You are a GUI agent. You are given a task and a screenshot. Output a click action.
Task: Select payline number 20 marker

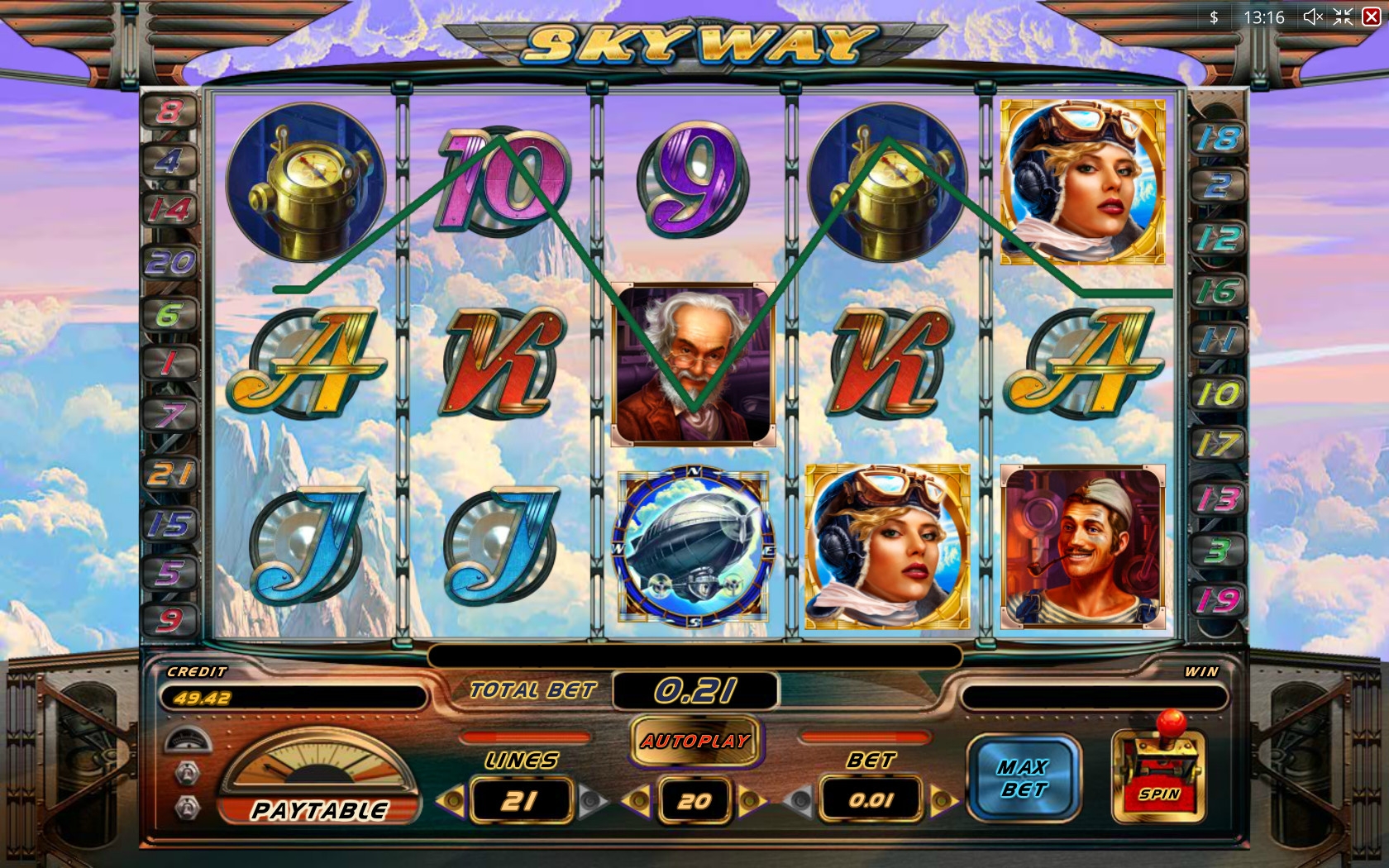point(169,263)
